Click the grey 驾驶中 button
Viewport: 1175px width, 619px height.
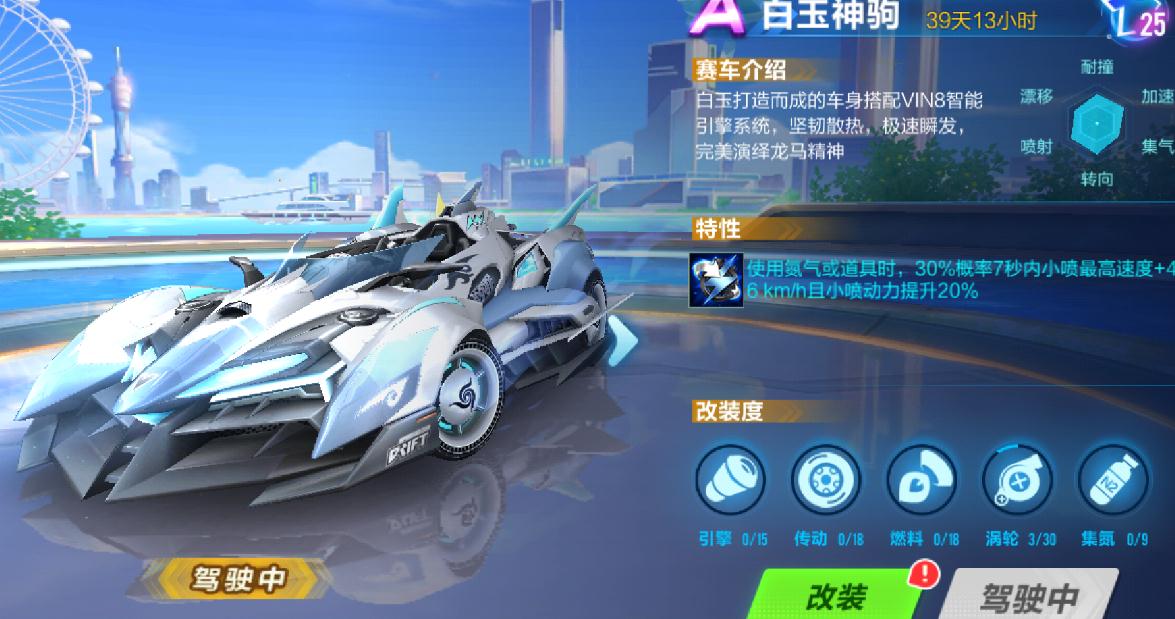1028,597
